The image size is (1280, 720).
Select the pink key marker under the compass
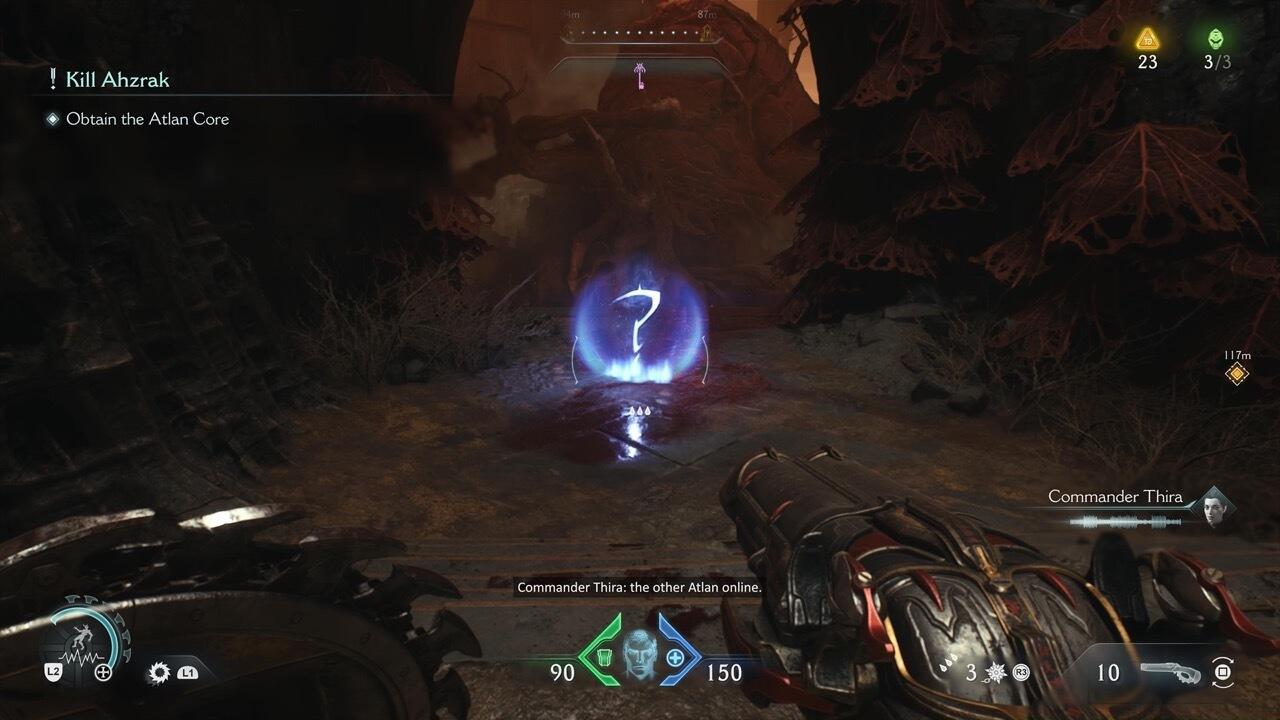tap(638, 73)
